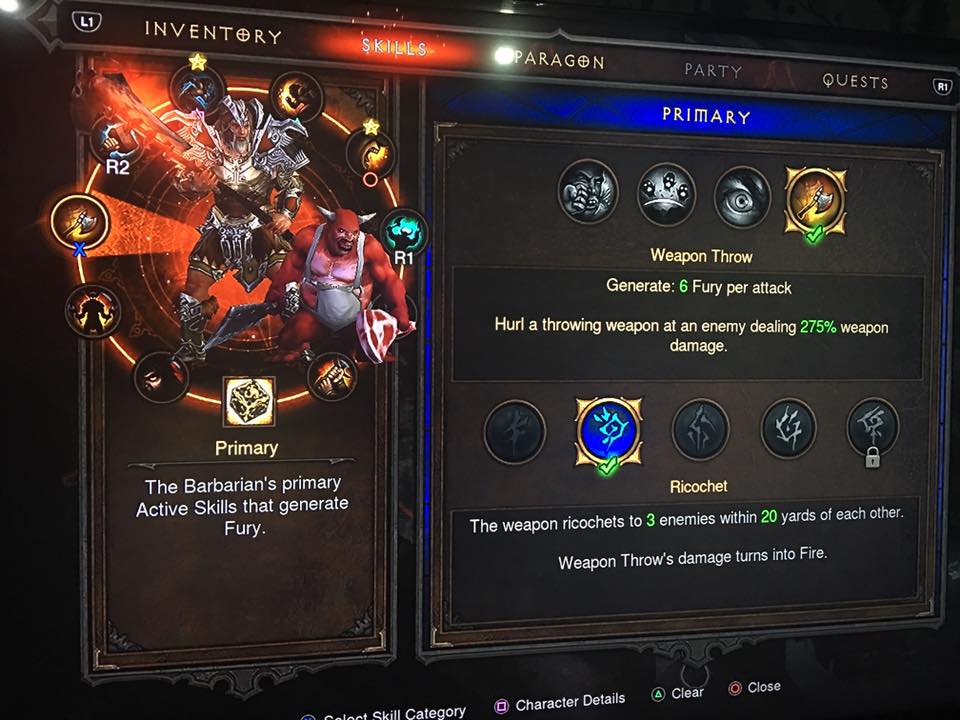Open the Quests tab
This screenshot has height=720, width=960.
pyautogui.click(x=855, y=81)
